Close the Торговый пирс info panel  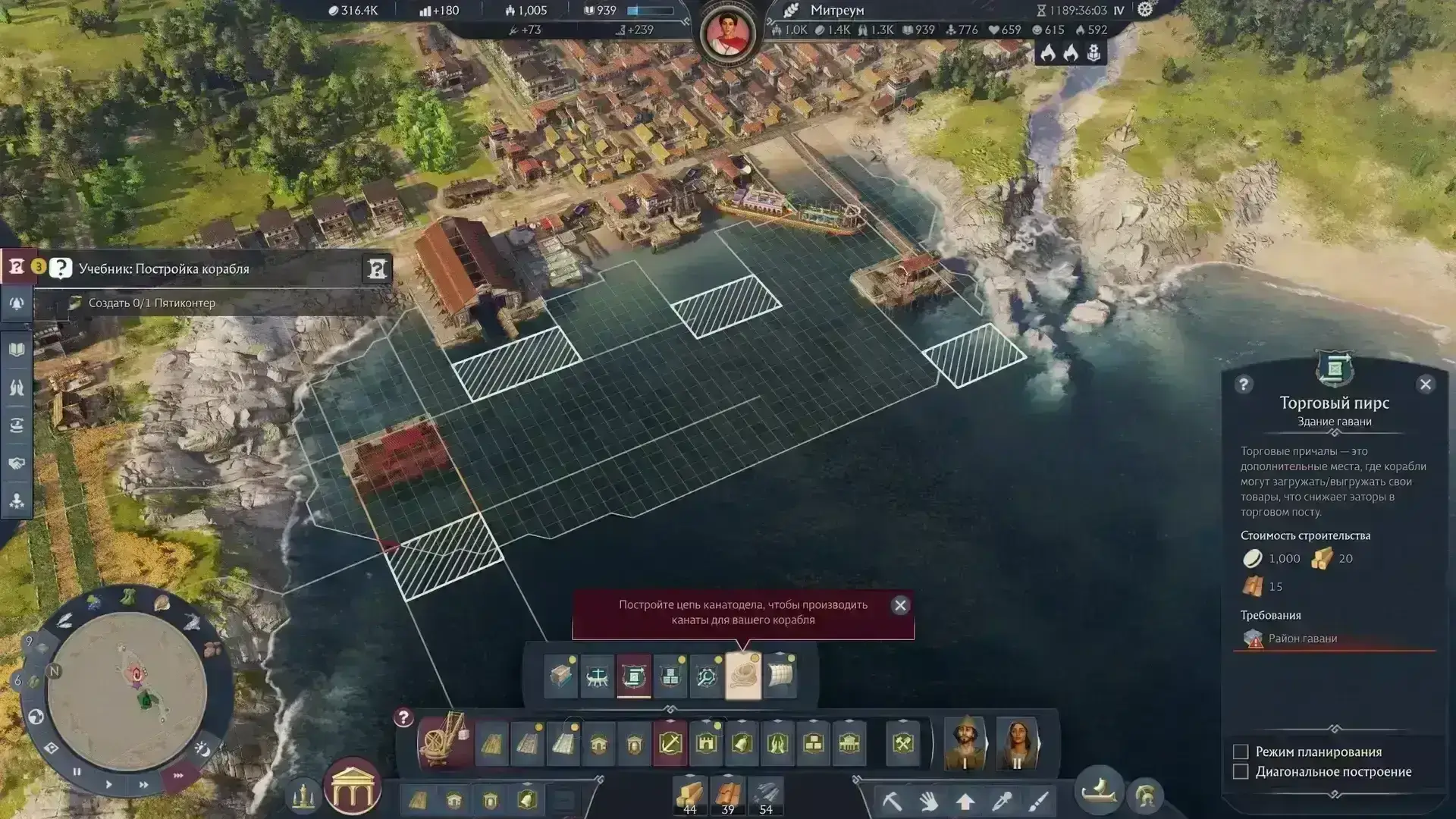(x=1425, y=384)
